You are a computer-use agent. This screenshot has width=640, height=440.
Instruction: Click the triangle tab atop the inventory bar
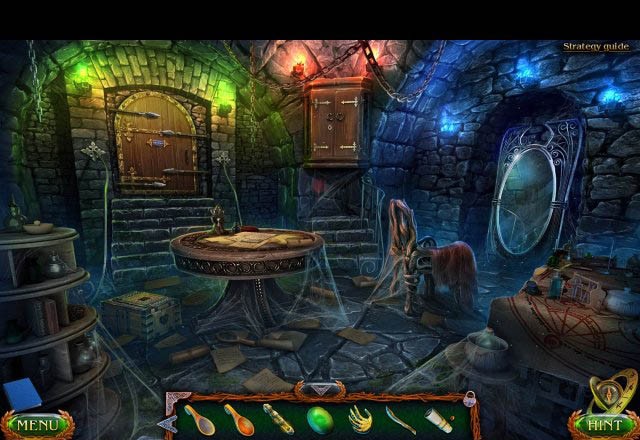pyautogui.click(x=320, y=389)
